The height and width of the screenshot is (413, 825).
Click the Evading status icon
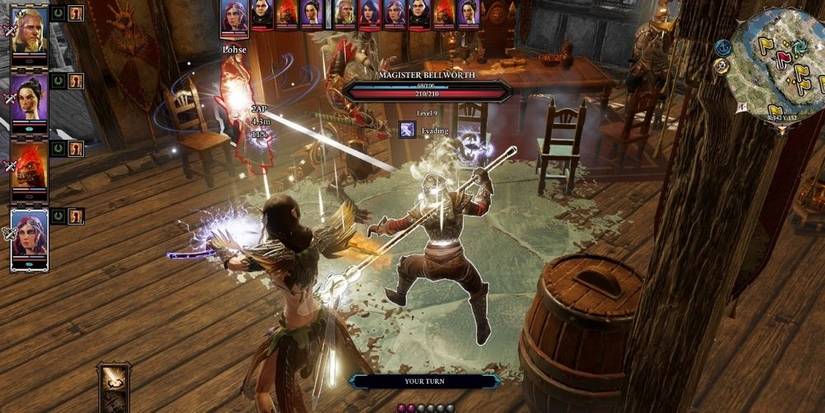(x=408, y=129)
